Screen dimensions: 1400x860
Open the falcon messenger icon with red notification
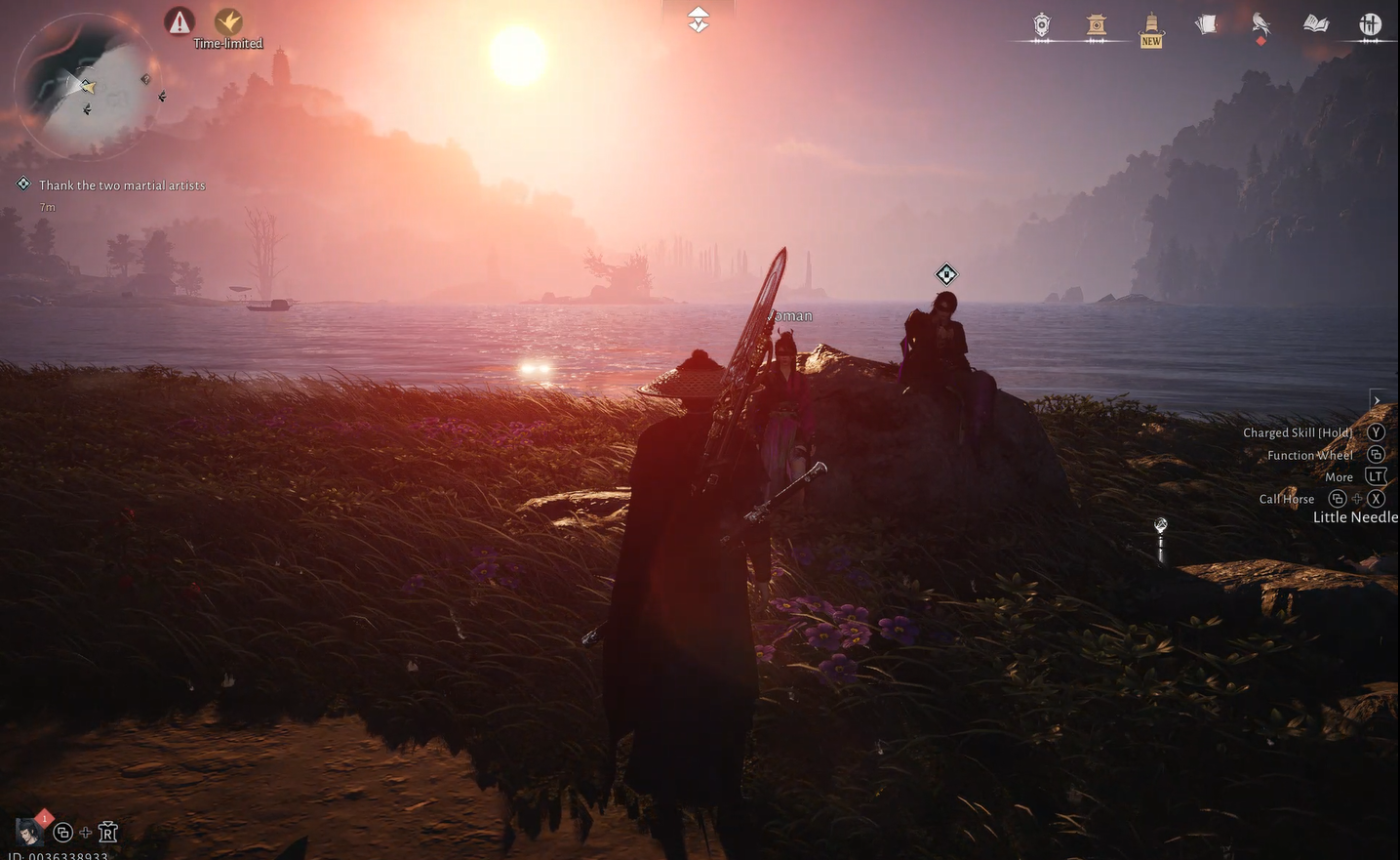click(x=1259, y=23)
